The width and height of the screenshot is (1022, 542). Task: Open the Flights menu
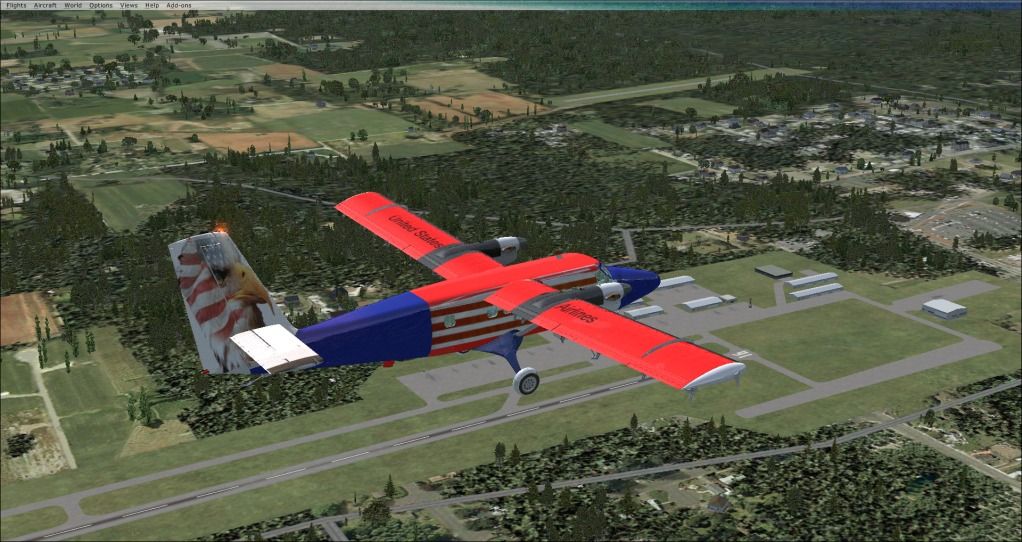click(x=16, y=5)
